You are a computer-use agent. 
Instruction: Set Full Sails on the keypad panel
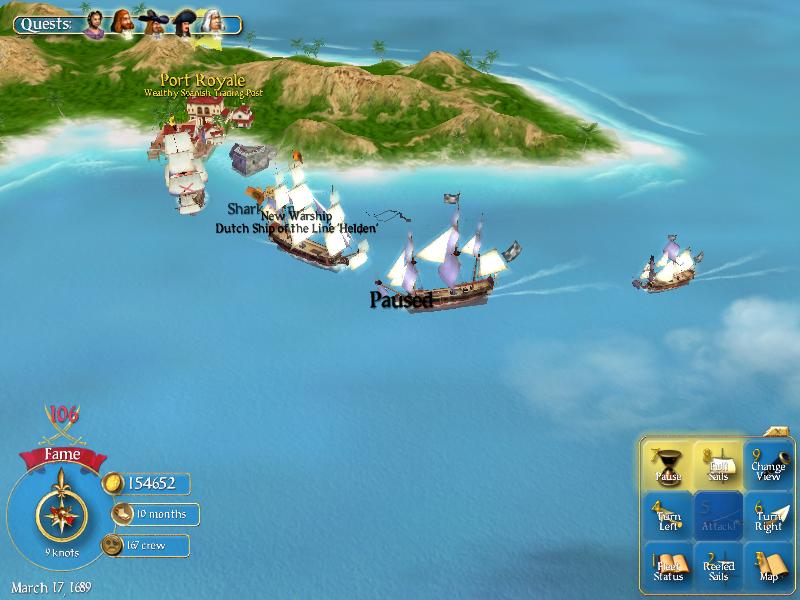point(718,465)
